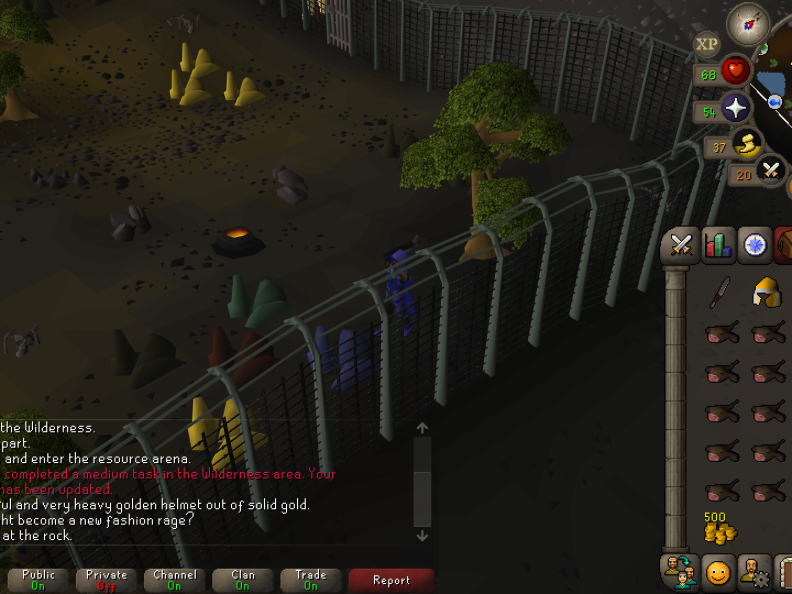Toggle the XP drops button
Screen dimensions: 792x594
point(707,44)
